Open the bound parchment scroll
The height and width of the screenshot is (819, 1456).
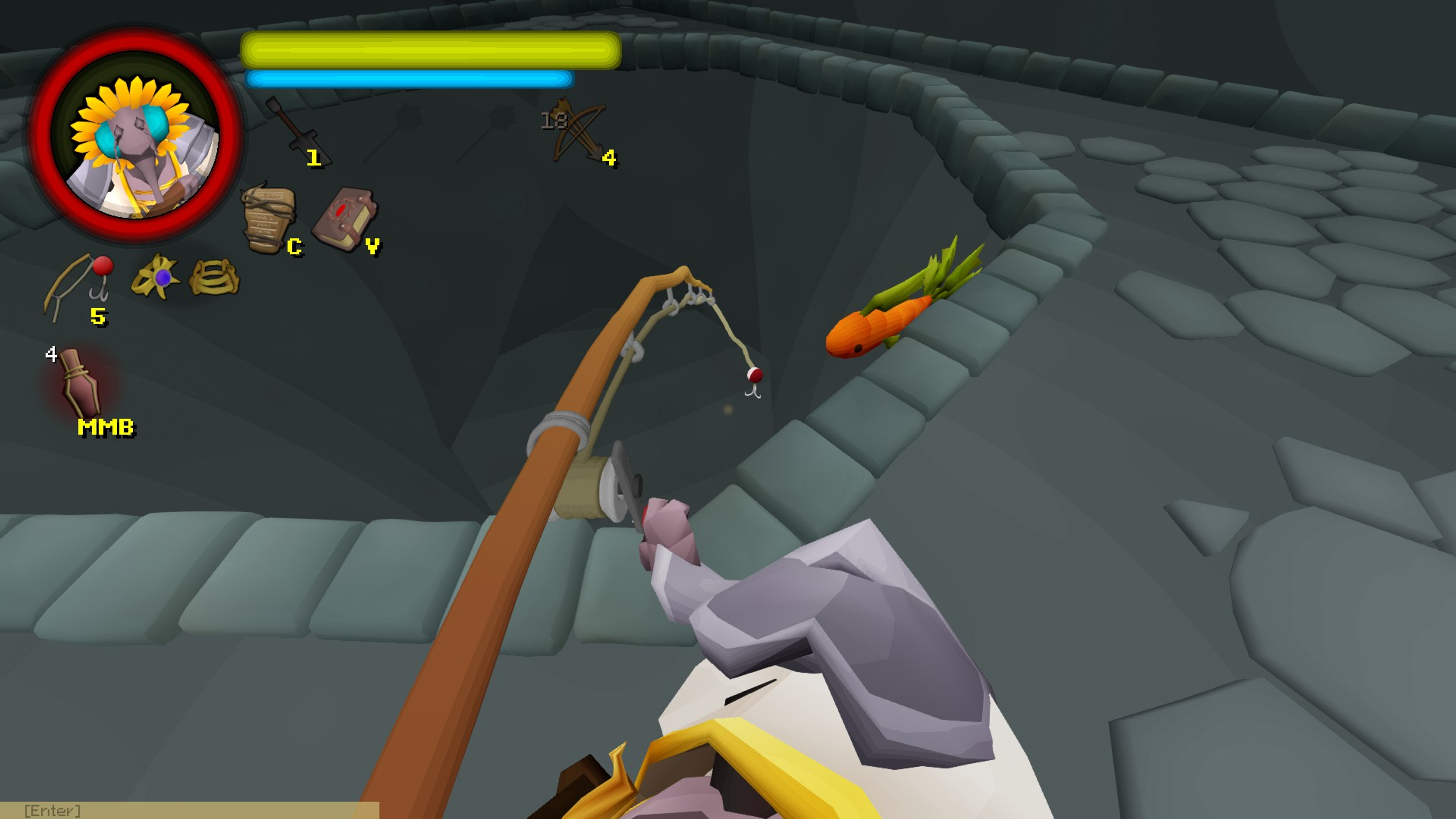(268, 219)
